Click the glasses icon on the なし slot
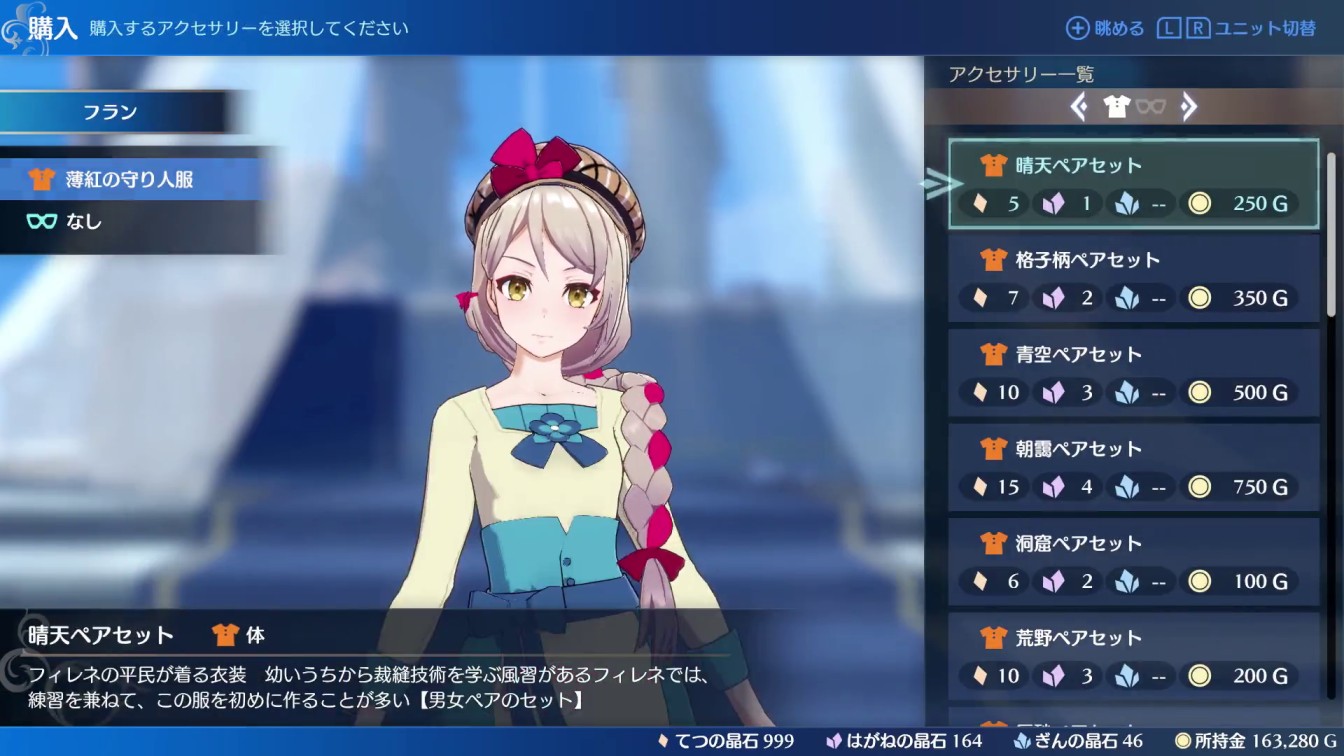 coord(40,222)
